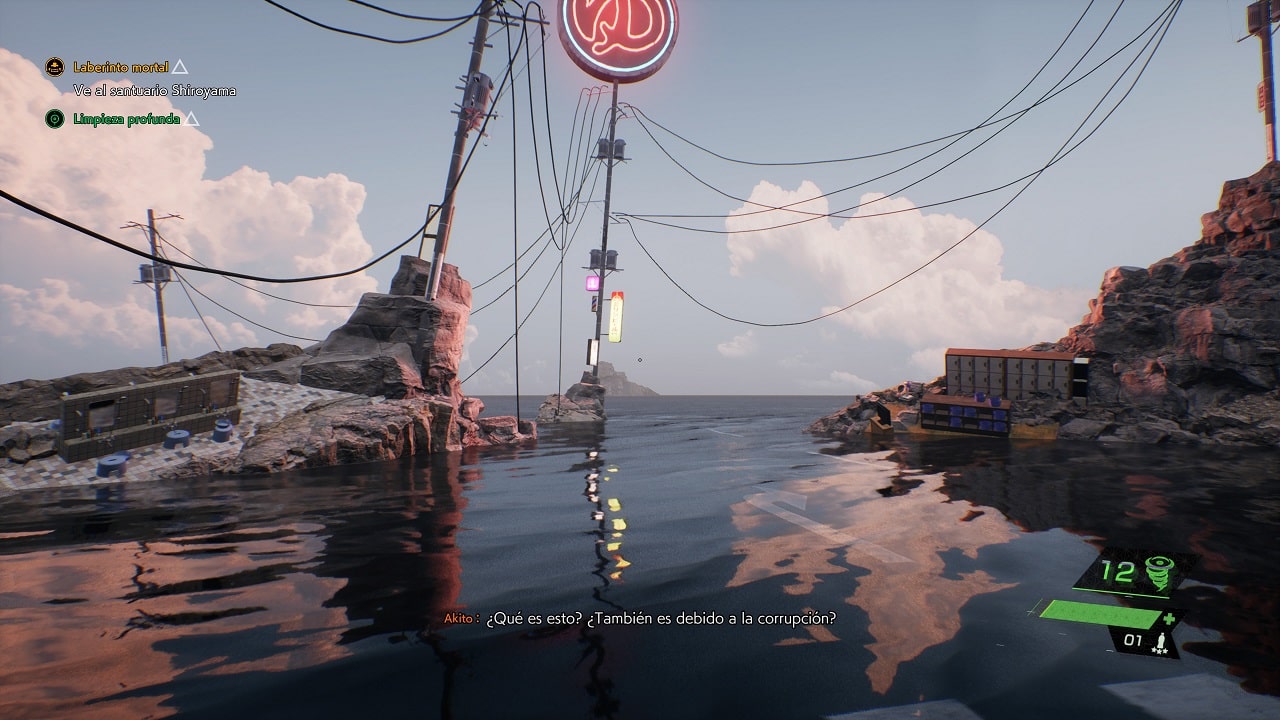Image resolution: width=1280 pixels, height=720 pixels.
Task: Click the green wind tornado ability icon
Action: tap(1160, 573)
